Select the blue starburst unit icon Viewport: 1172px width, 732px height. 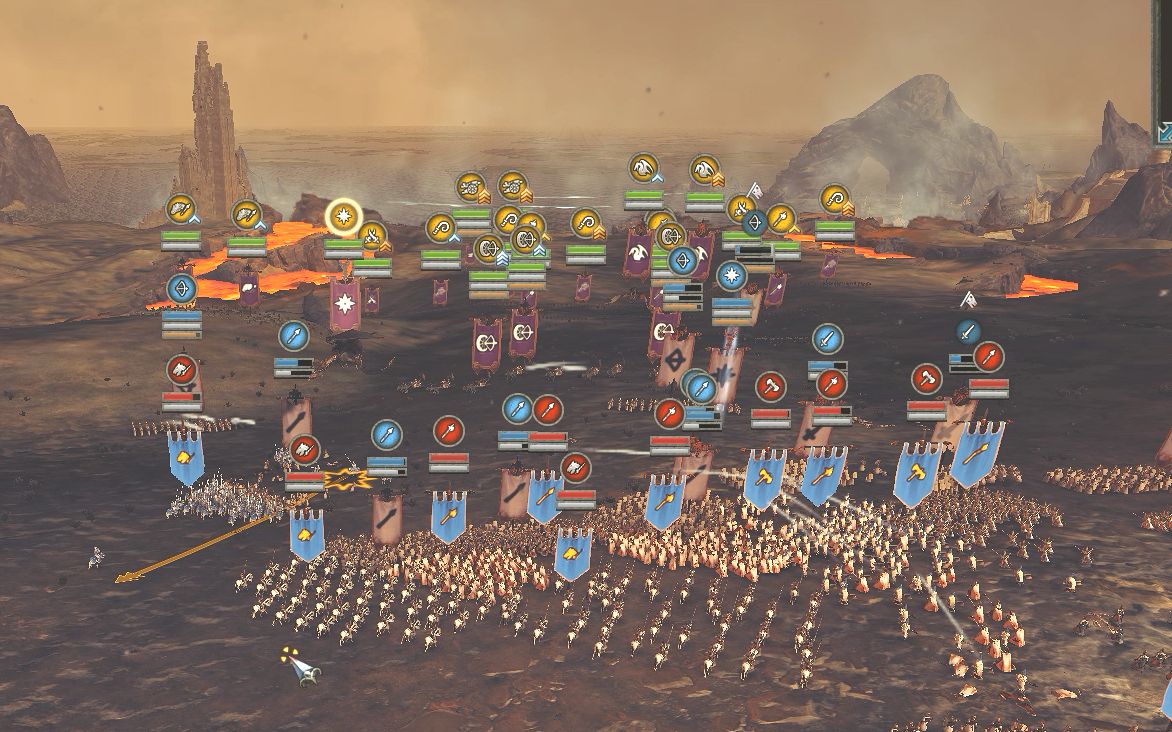(731, 275)
